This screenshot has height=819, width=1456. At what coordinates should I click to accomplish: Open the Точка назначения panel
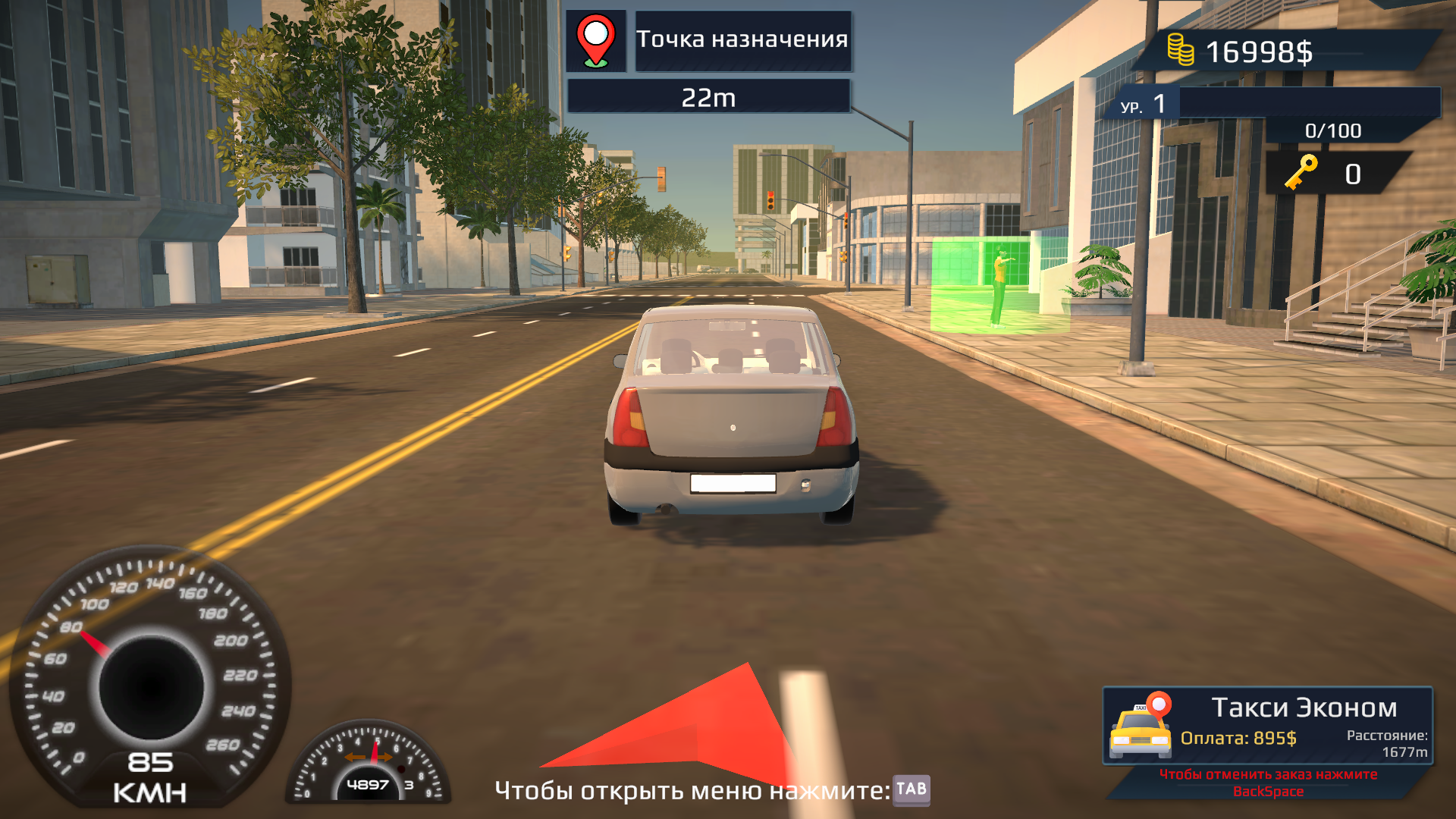(x=743, y=41)
